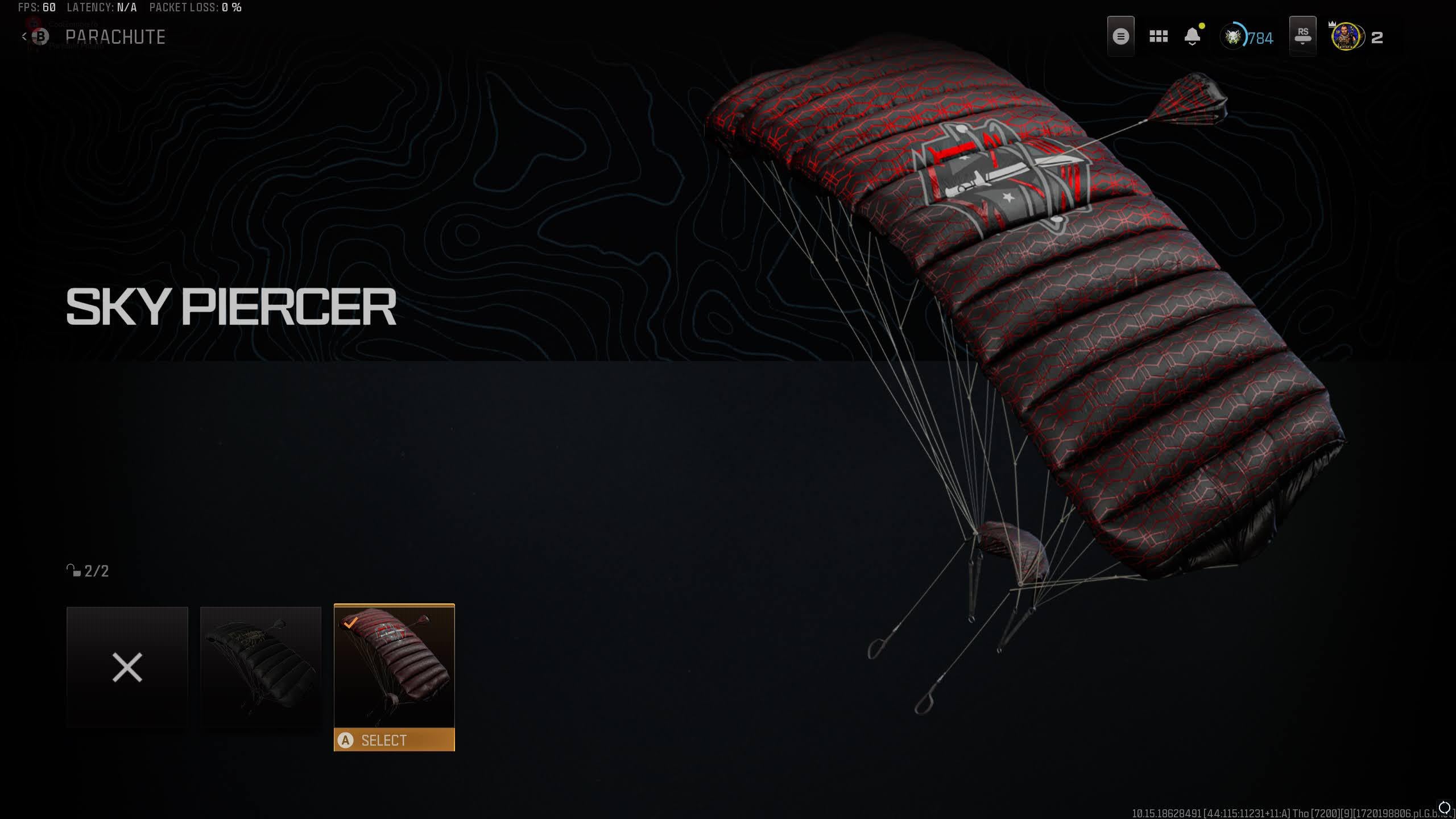The image size is (1456, 819).
Task: Open the menu icon in top bar
Action: 1120,37
